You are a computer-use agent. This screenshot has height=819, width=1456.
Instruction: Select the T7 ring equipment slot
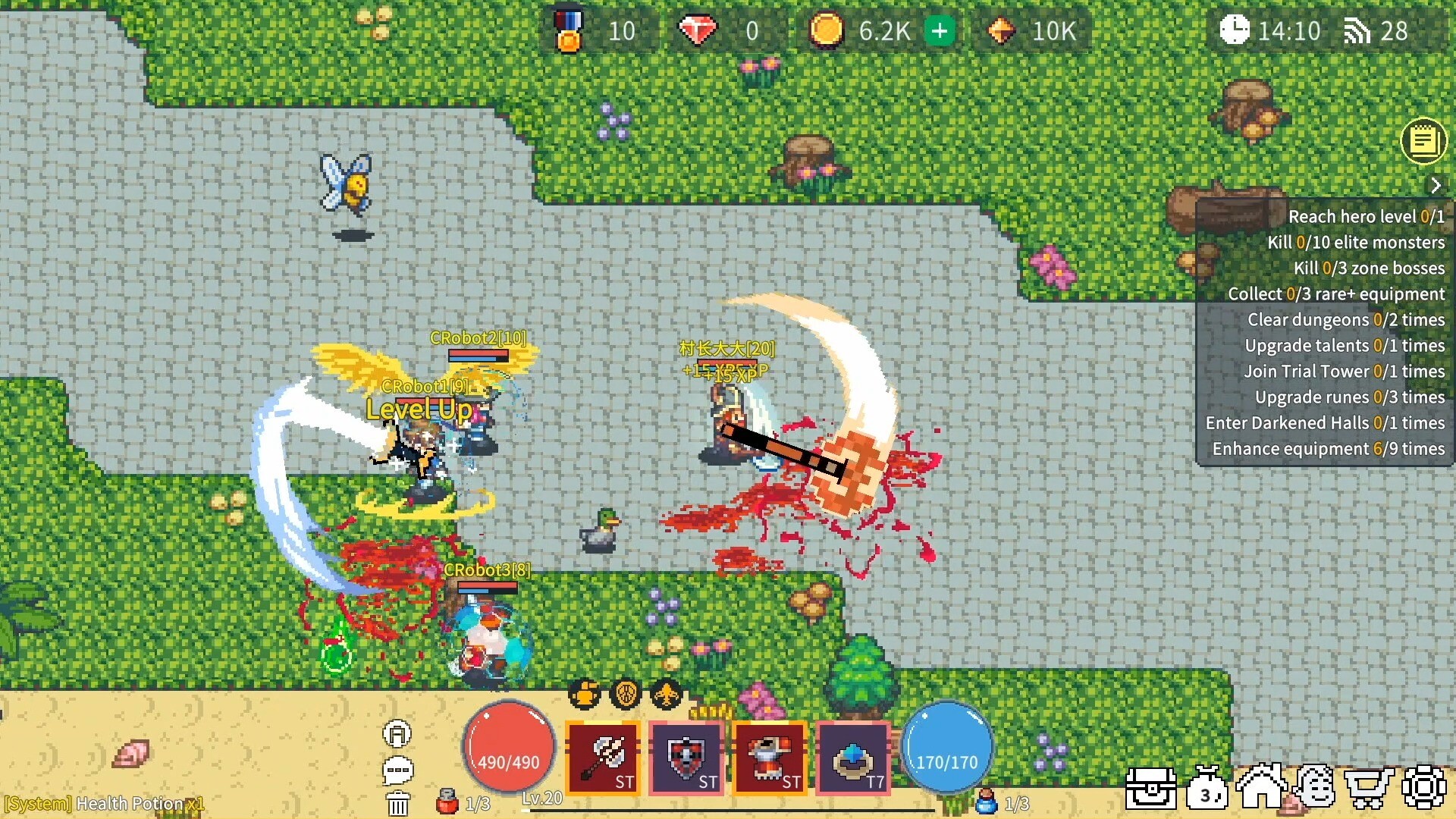coord(853,758)
